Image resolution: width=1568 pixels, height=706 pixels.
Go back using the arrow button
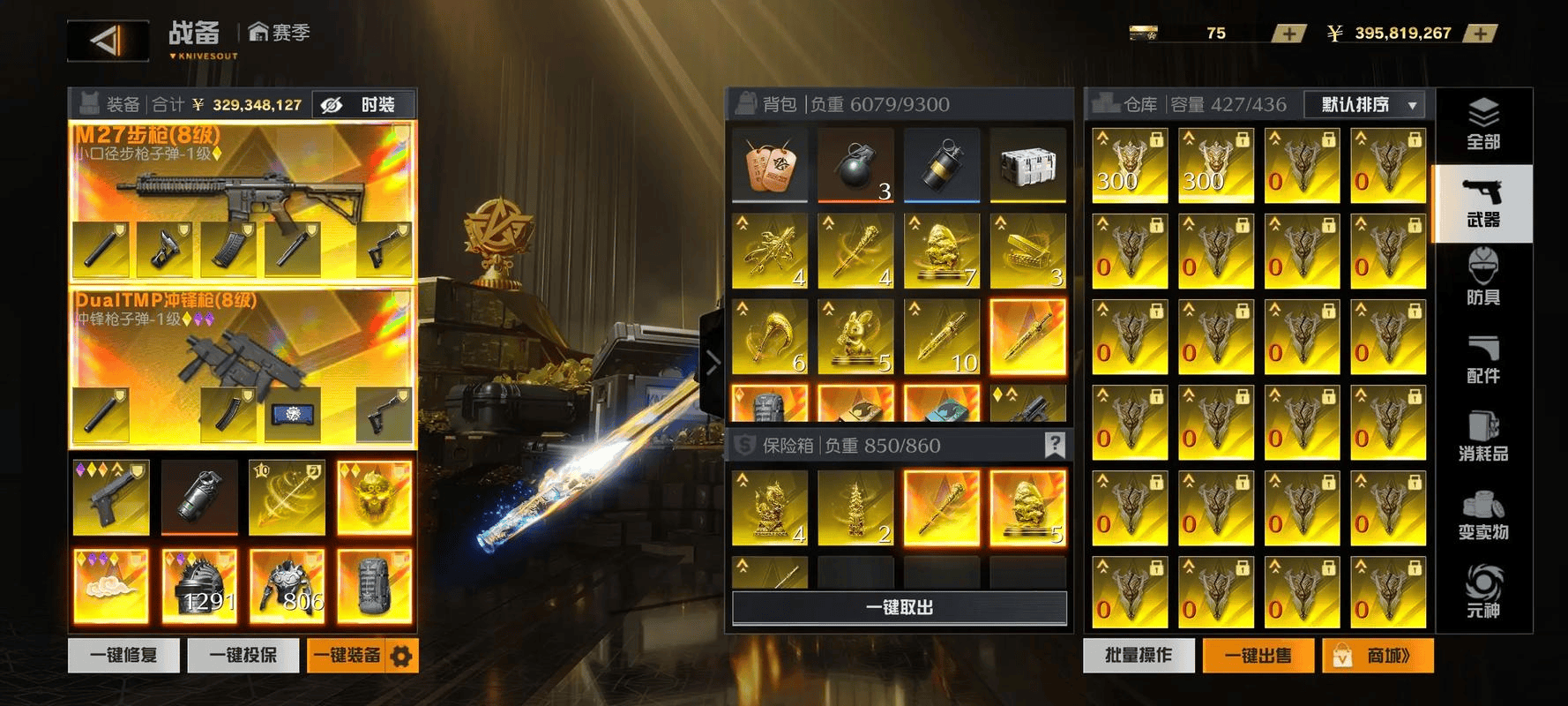pyautogui.click(x=108, y=41)
